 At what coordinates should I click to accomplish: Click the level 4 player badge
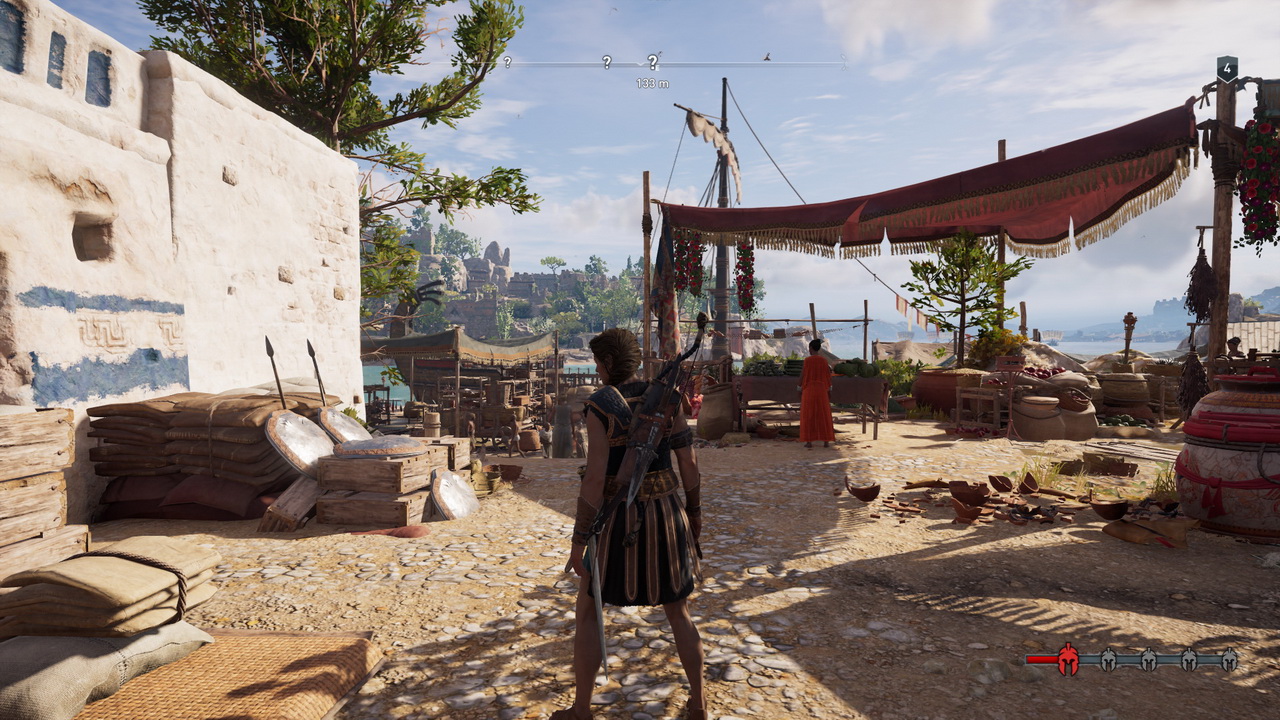point(1227,69)
